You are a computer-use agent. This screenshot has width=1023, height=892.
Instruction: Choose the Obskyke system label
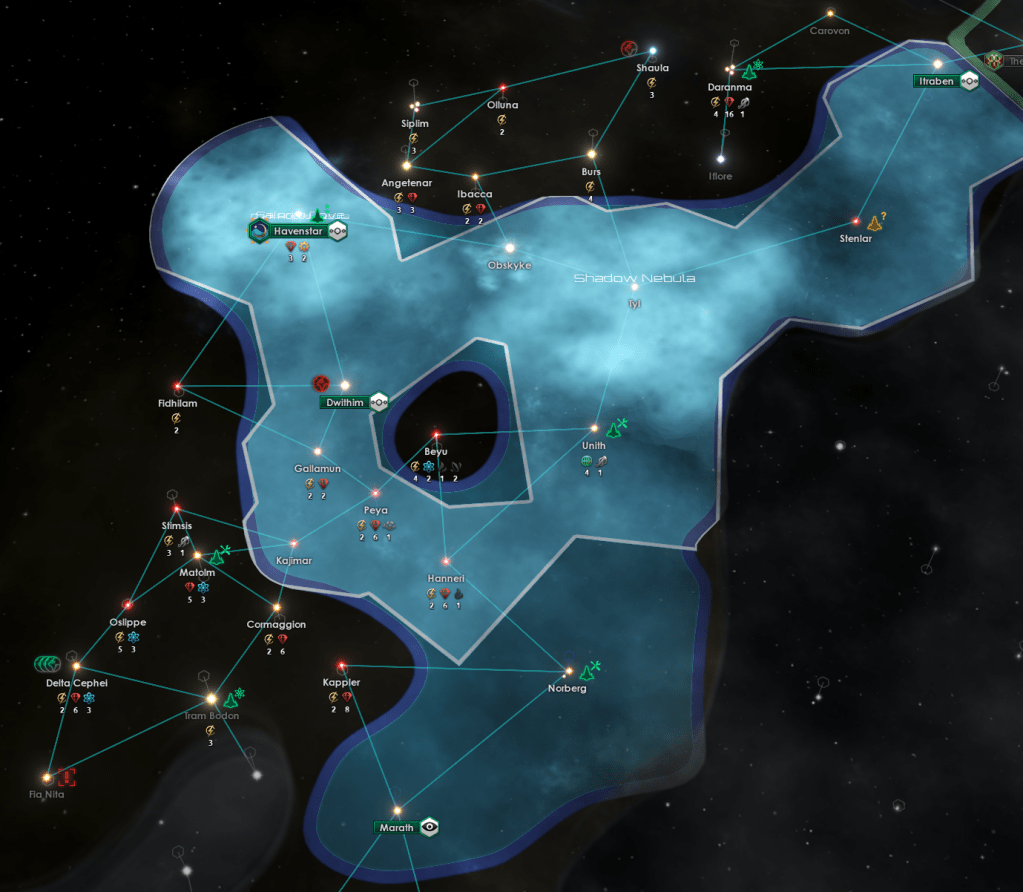pyautogui.click(x=509, y=265)
